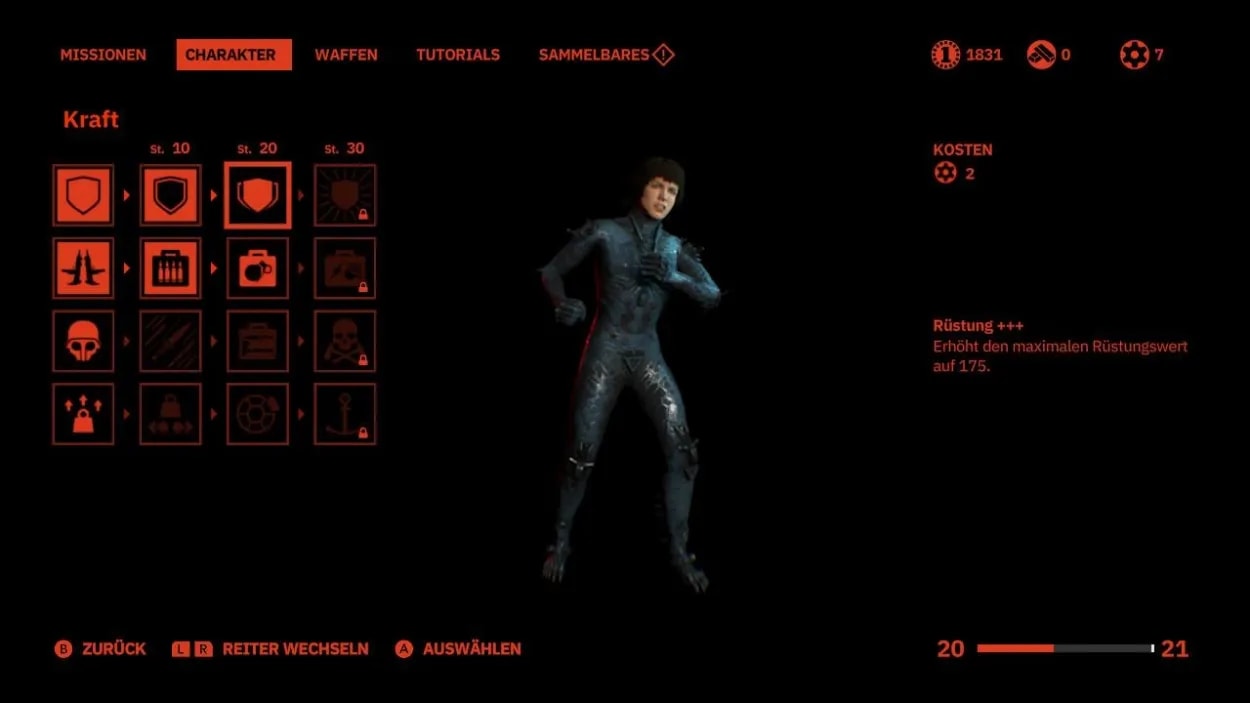This screenshot has height=703, width=1250.
Task: Choose the ammo case skill
Action: tap(170, 268)
